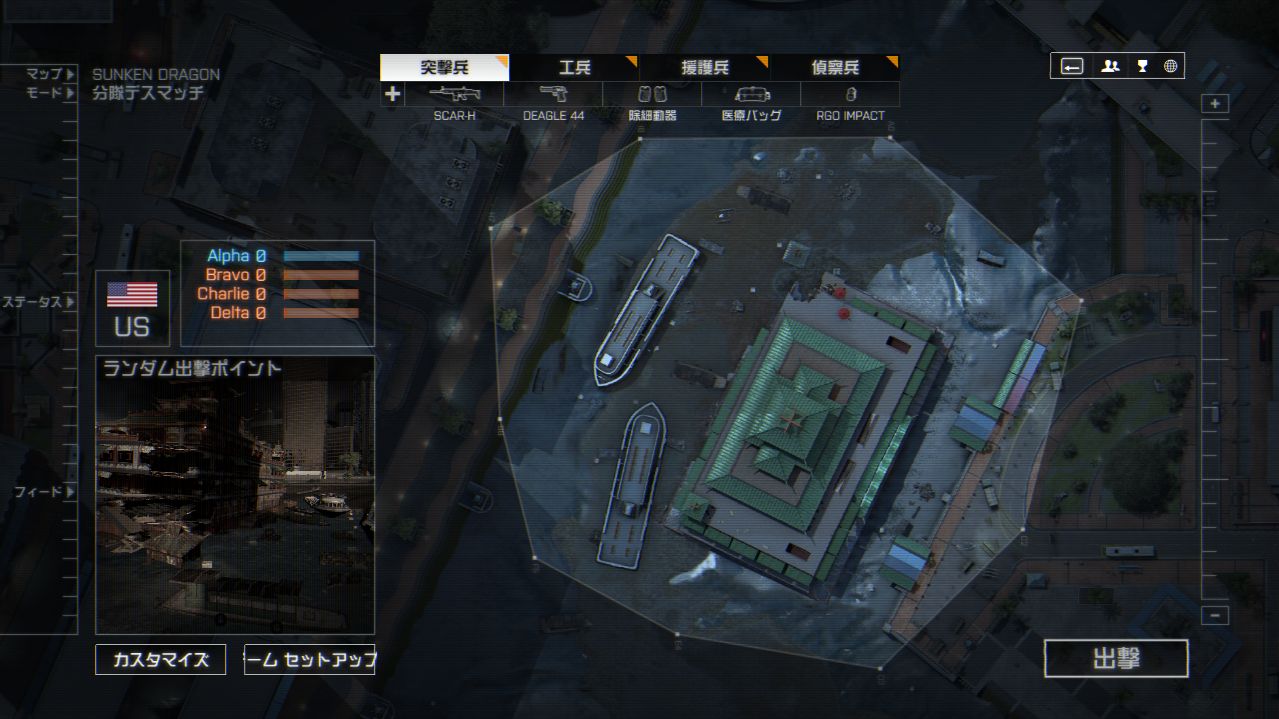1279x719 pixels.
Task: Switch to the 偵察兵 recon class tab
Action: click(x=835, y=68)
